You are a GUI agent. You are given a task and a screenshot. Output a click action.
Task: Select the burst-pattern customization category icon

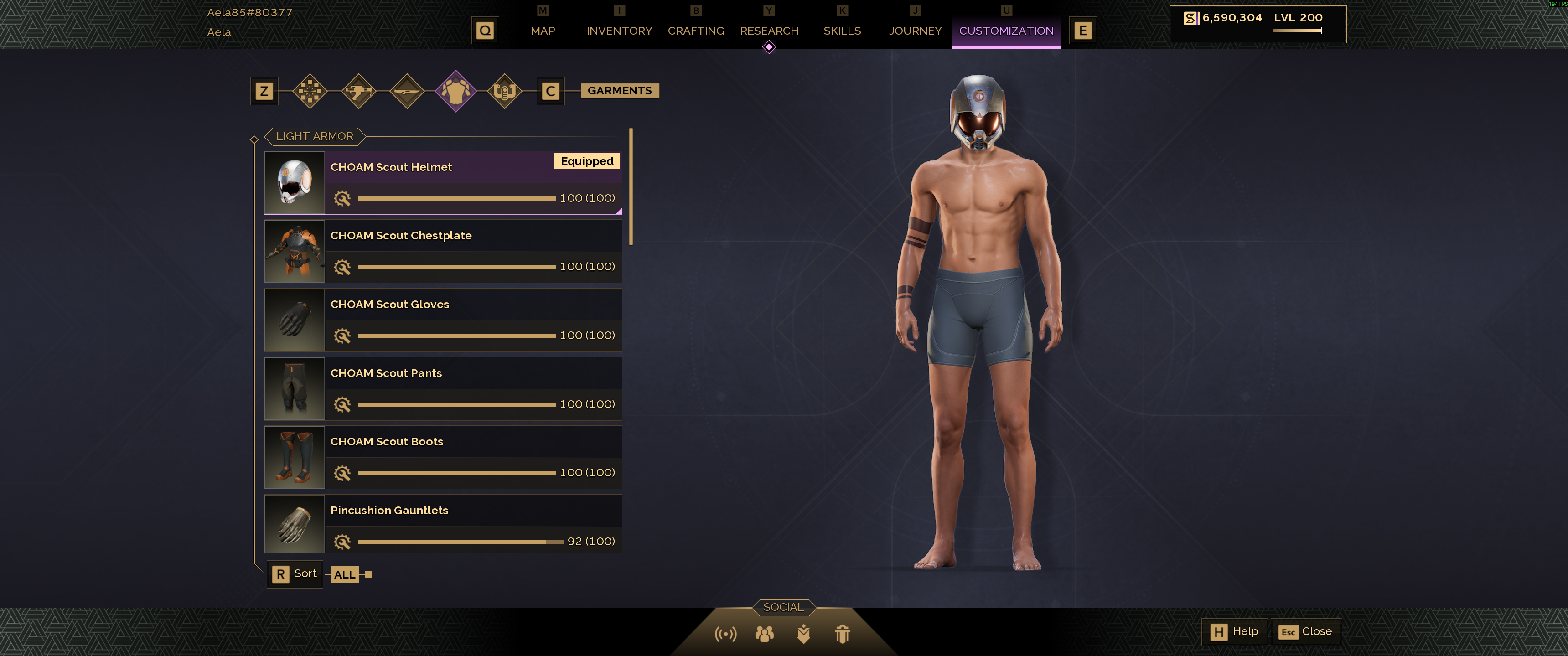point(310,91)
